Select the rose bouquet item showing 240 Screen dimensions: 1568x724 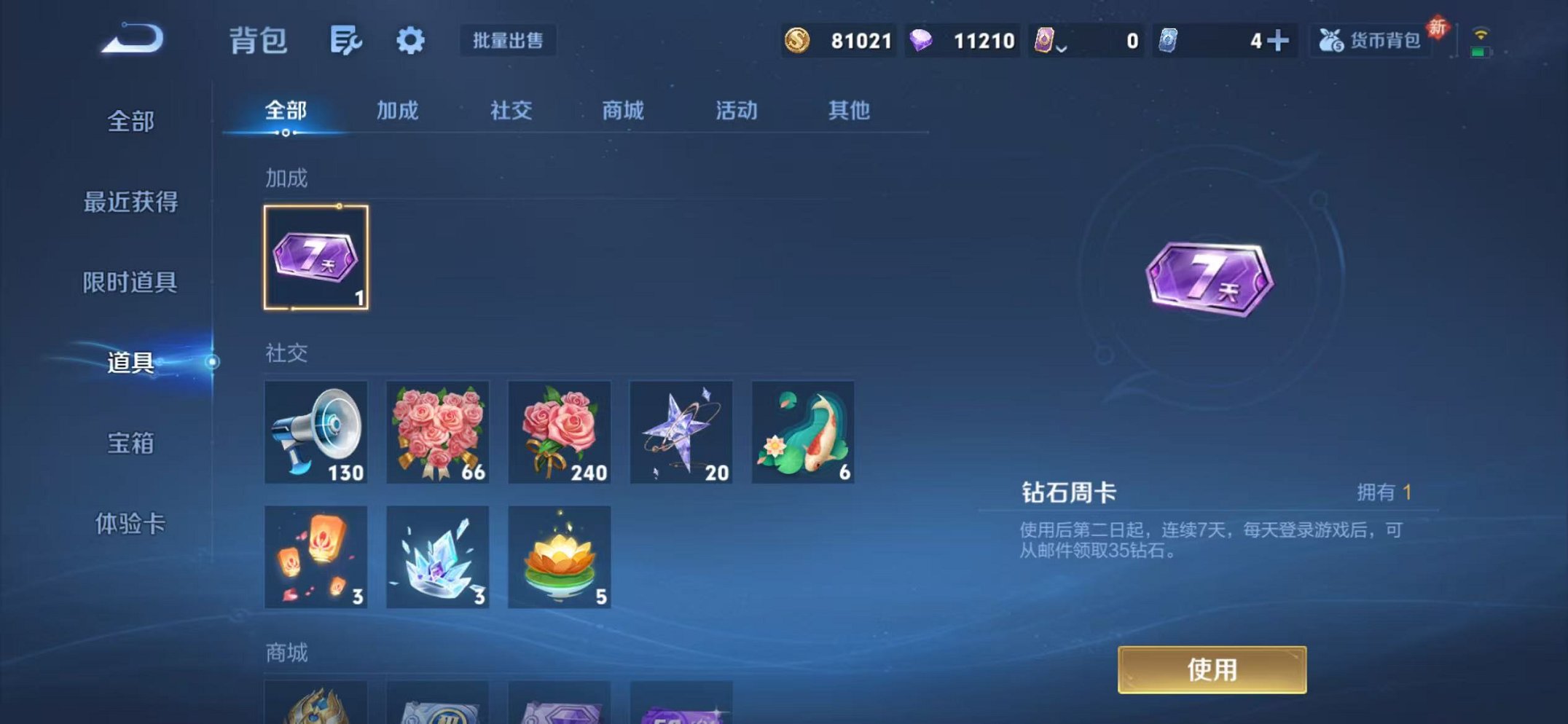(x=559, y=433)
